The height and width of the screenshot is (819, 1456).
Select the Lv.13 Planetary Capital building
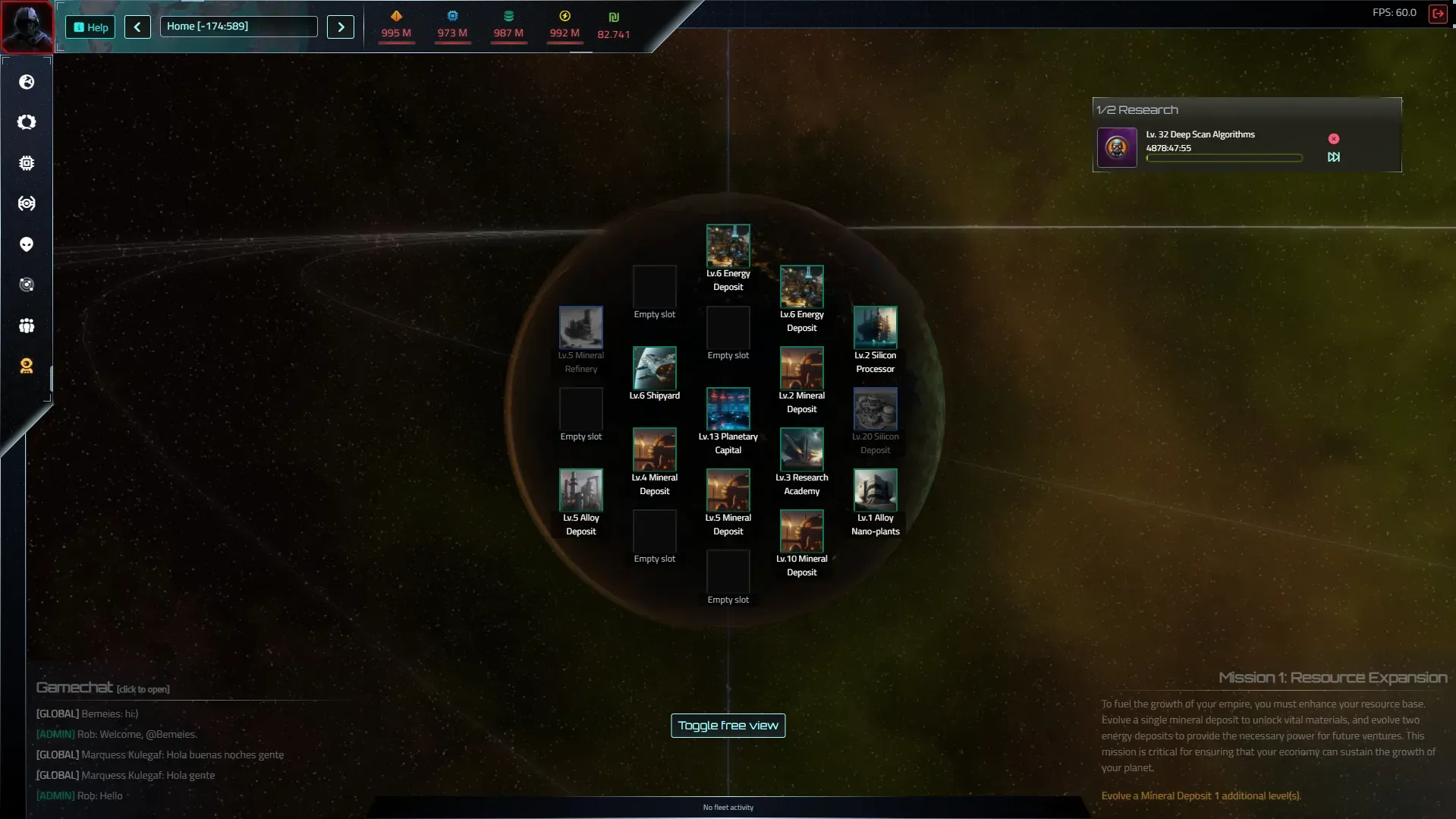tap(728, 409)
